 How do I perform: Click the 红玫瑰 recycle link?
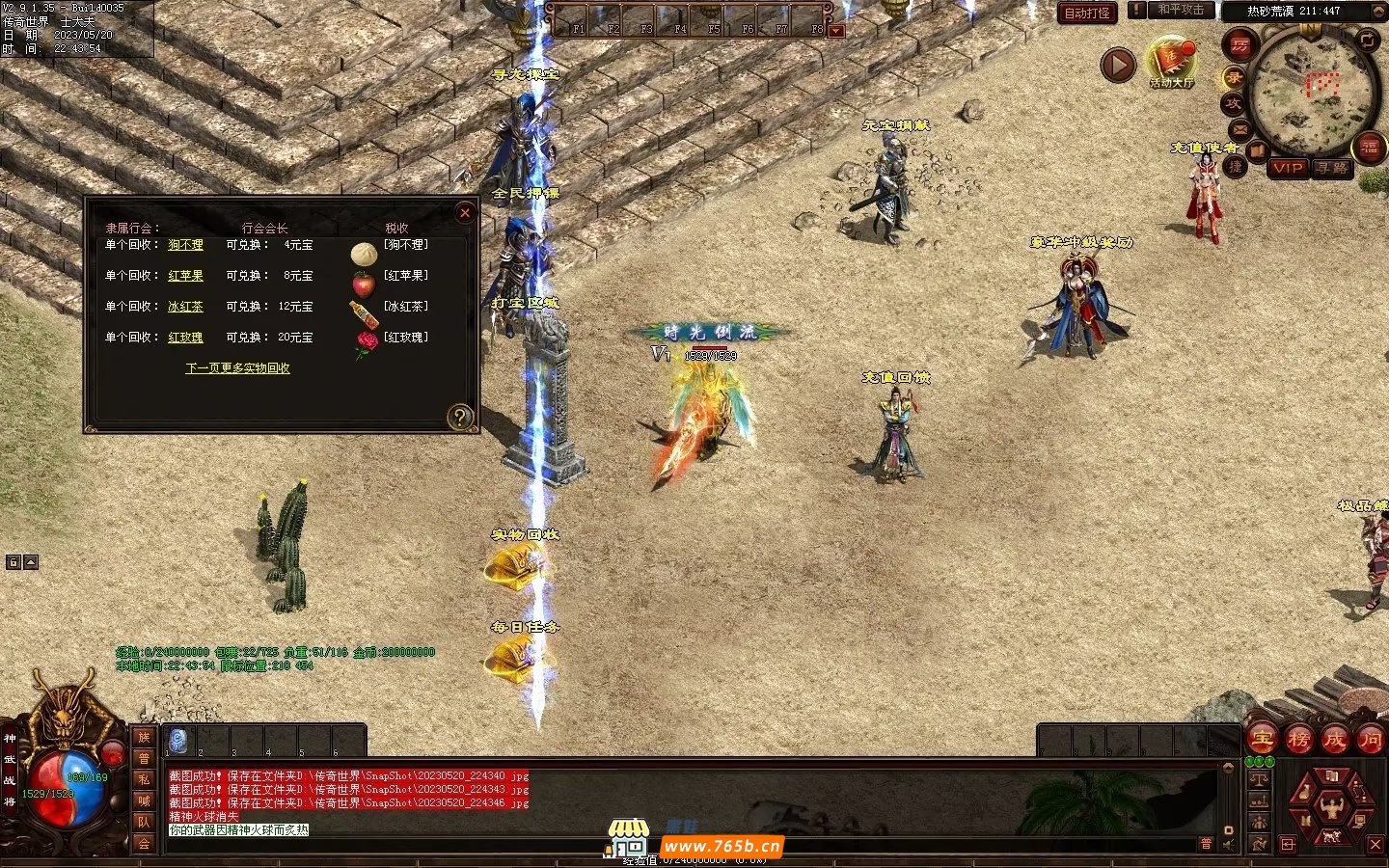tap(185, 338)
